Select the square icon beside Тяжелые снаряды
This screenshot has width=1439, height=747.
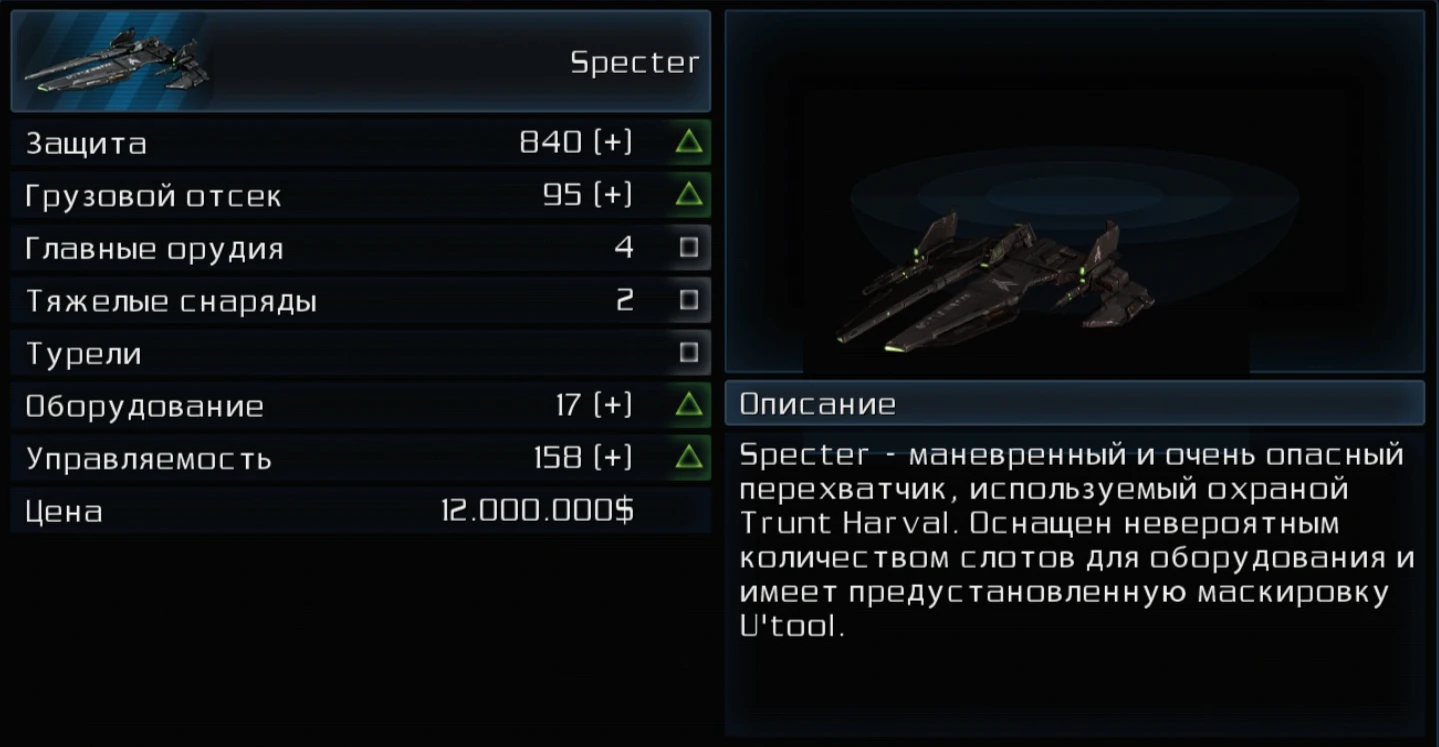tap(686, 301)
